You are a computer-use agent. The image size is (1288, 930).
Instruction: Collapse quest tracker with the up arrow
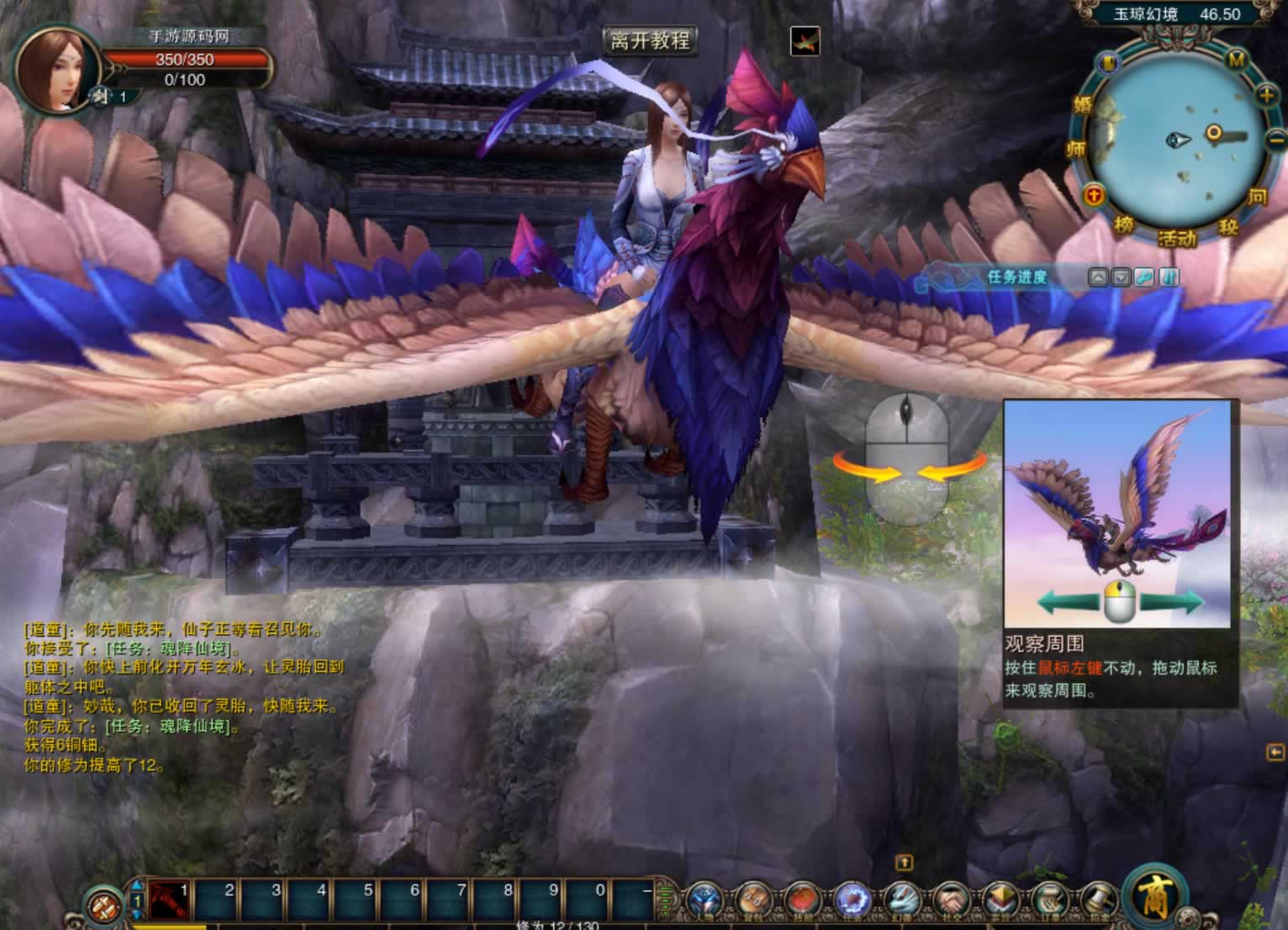(x=1098, y=277)
